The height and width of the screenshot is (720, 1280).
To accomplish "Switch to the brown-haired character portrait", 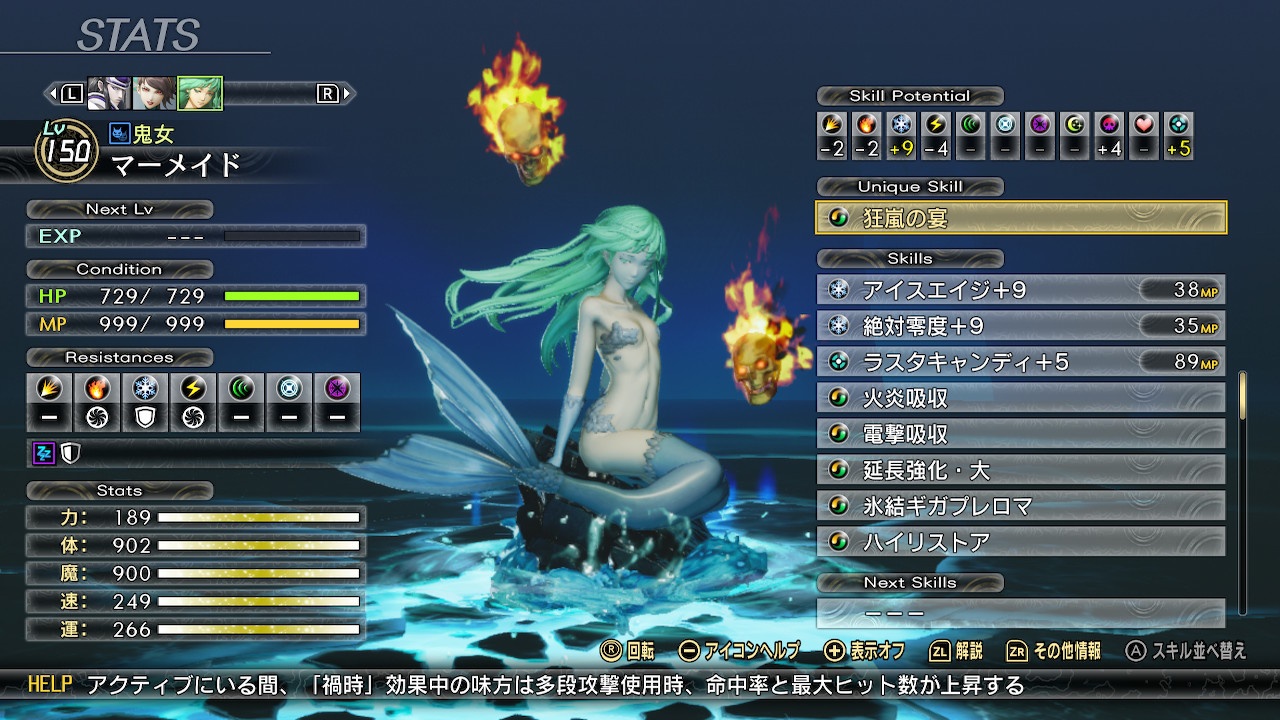I will (x=154, y=94).
